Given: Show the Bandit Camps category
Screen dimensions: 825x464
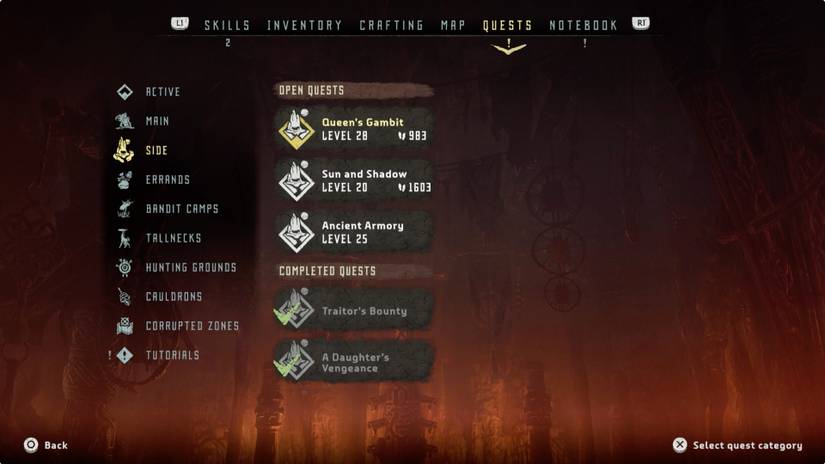Looking at the screenshot, I should (181, 209).
